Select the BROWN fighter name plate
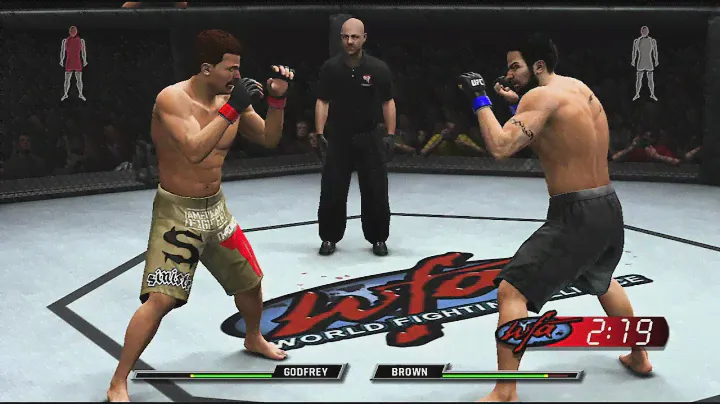Image resolution: width=720 pixels, height=404 pixels. (411, 372)
